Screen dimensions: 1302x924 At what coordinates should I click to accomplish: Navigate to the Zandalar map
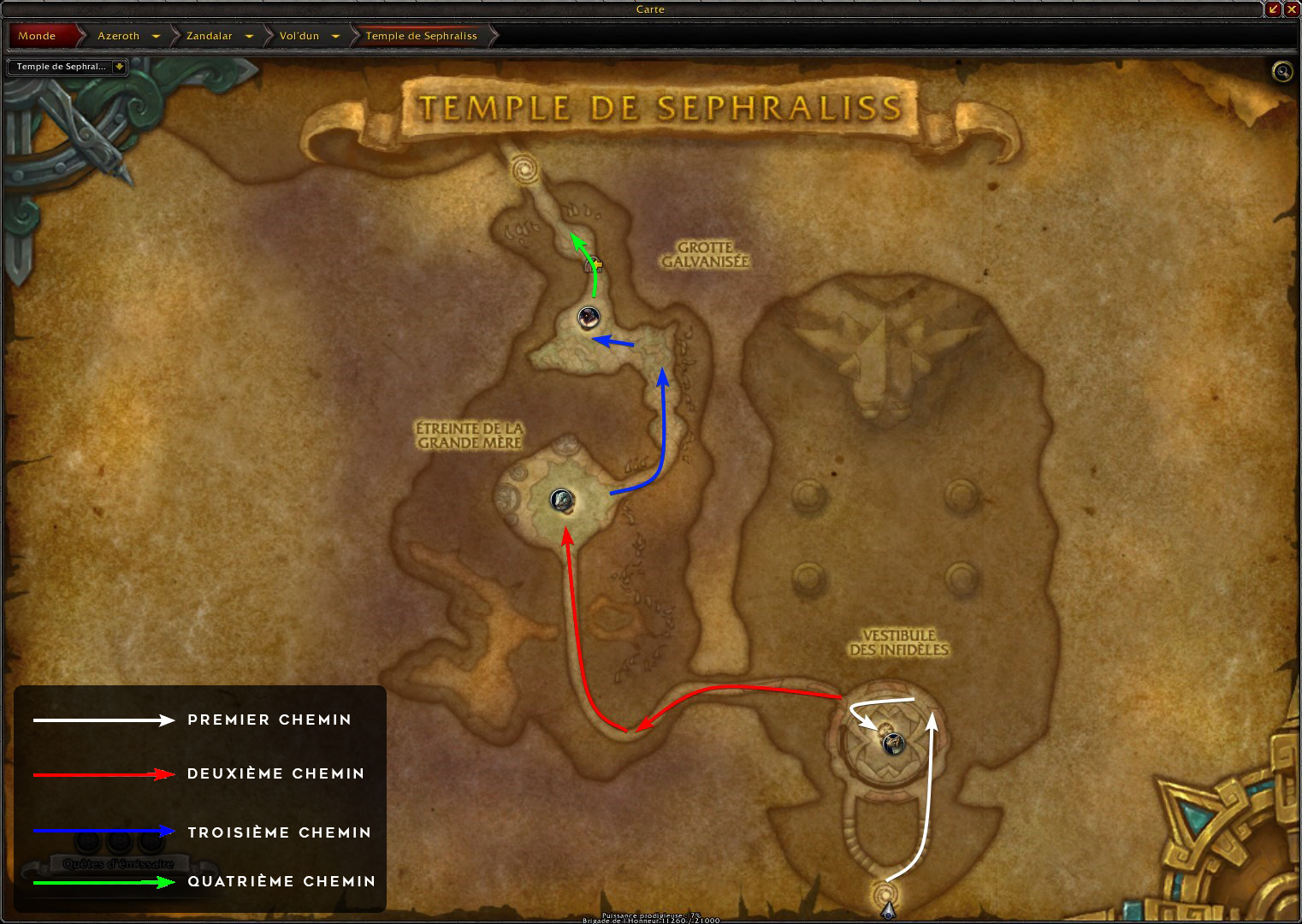210,36
